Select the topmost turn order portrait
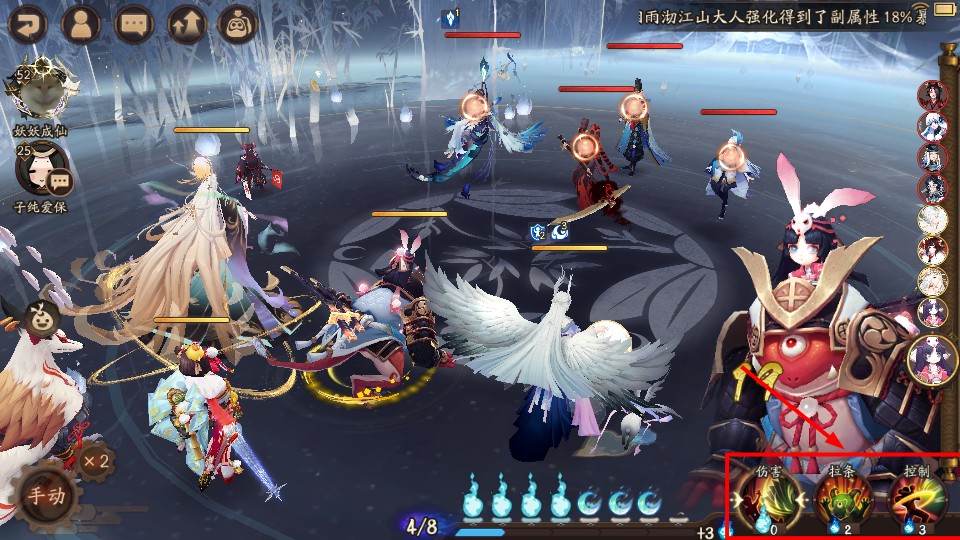 932,96
